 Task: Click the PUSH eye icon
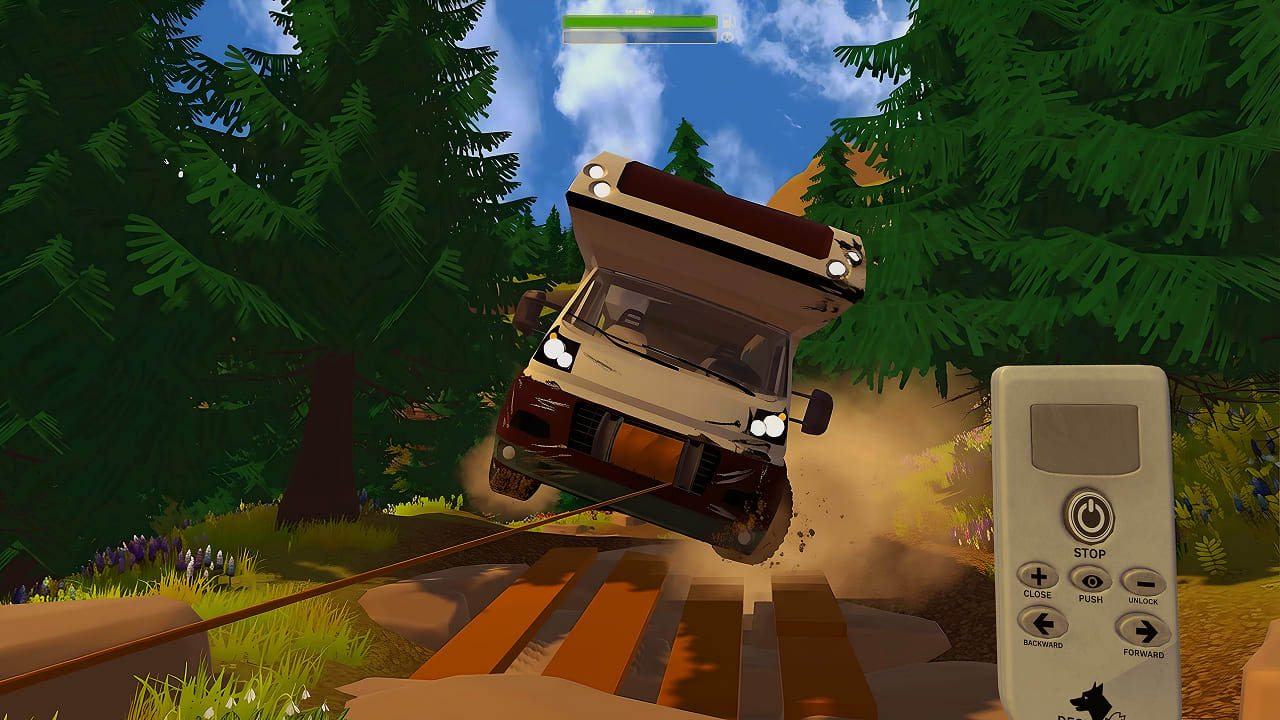pos(1093,580)
